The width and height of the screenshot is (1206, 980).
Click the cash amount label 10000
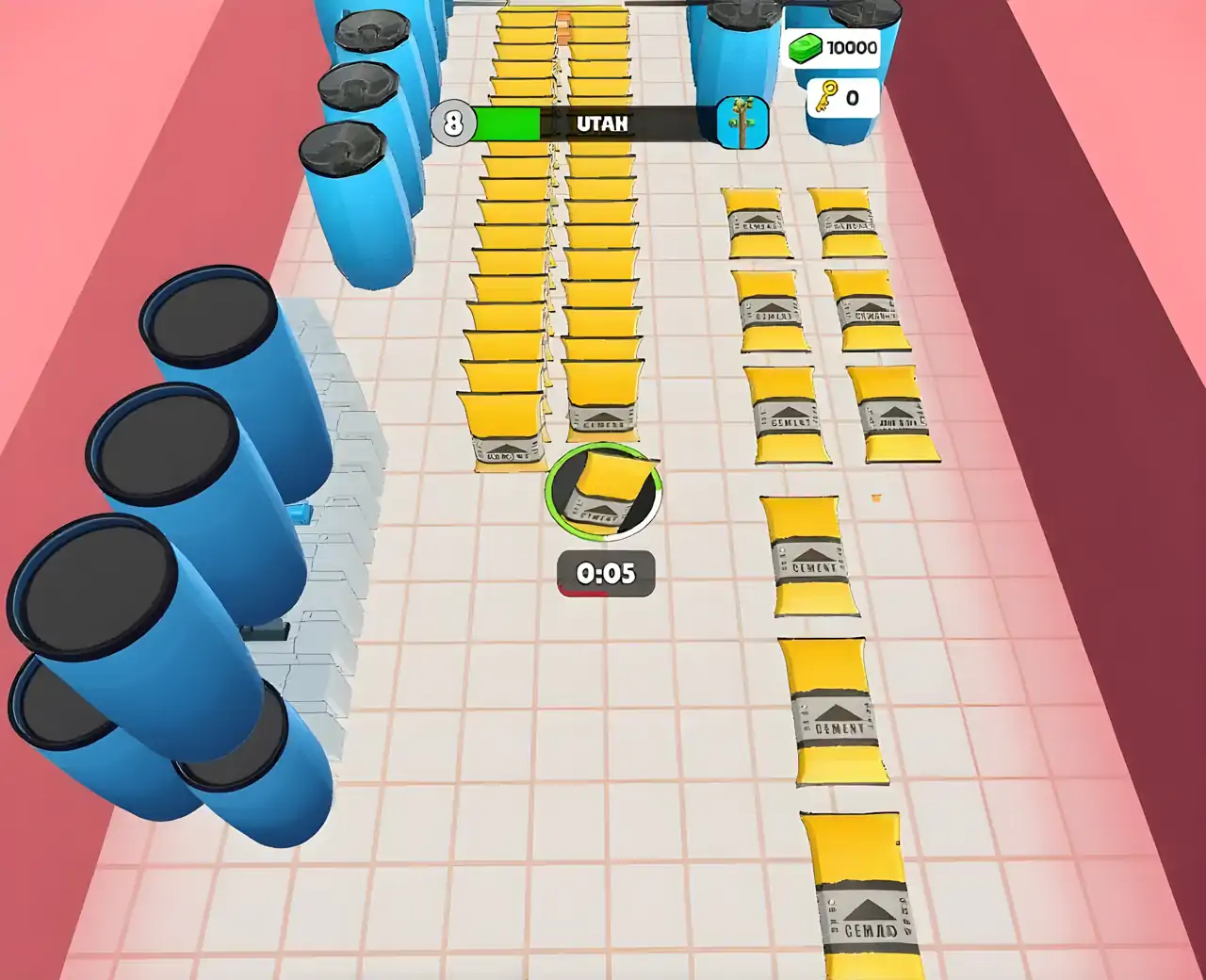coord(849,46)
